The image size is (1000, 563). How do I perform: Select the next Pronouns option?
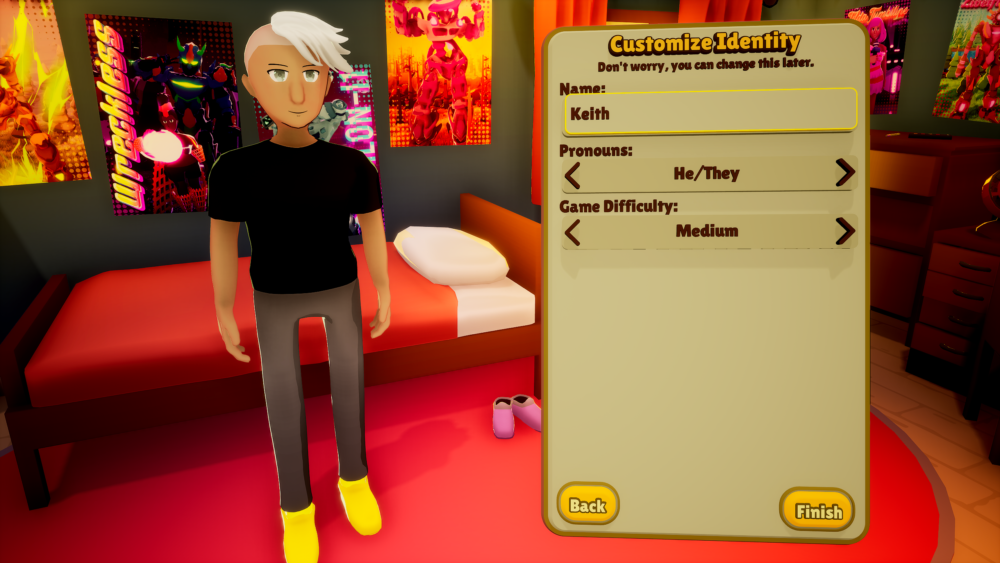click(845, 173)
